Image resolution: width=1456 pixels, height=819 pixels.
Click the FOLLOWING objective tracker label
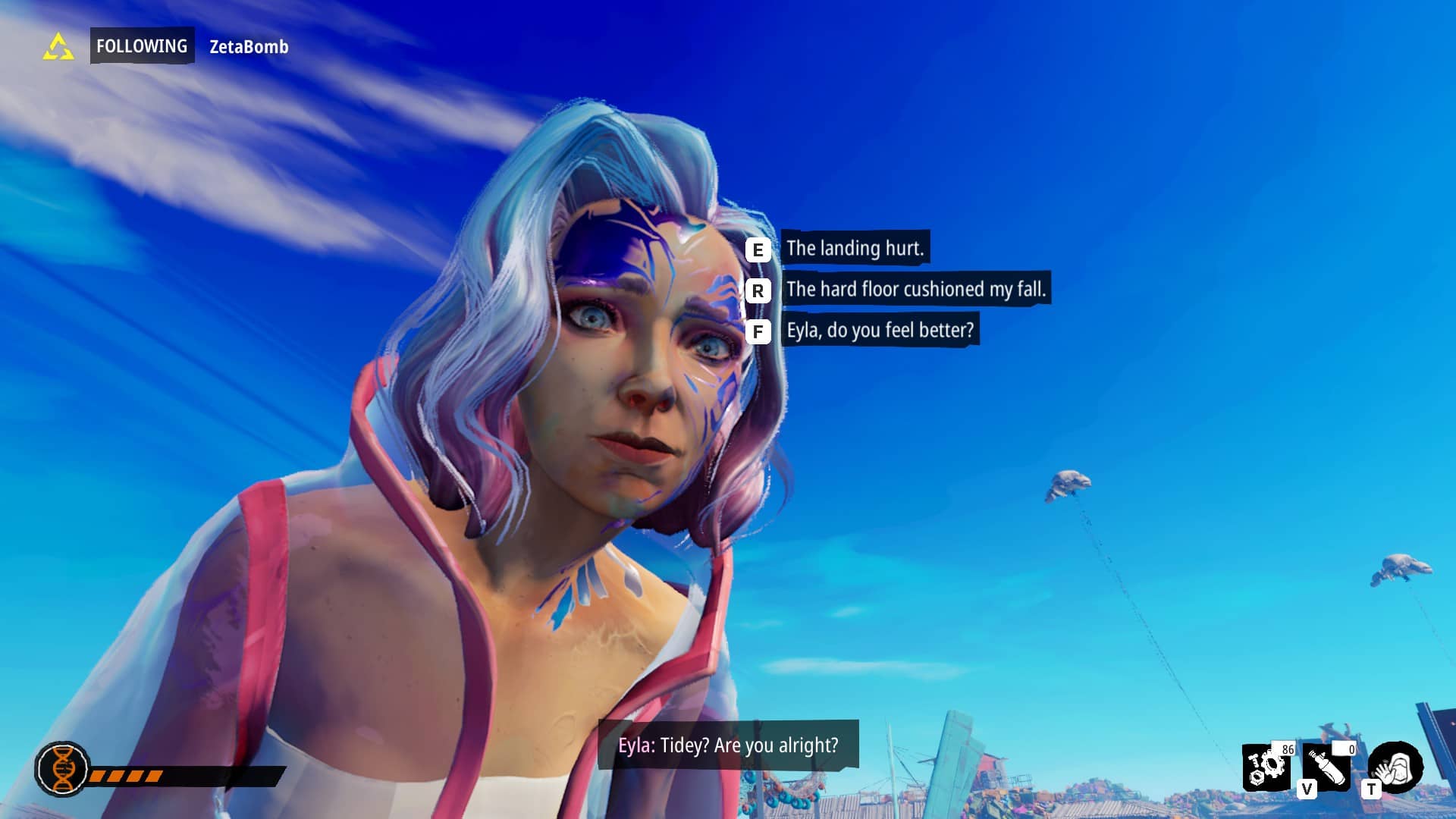(x=142, y=46)
